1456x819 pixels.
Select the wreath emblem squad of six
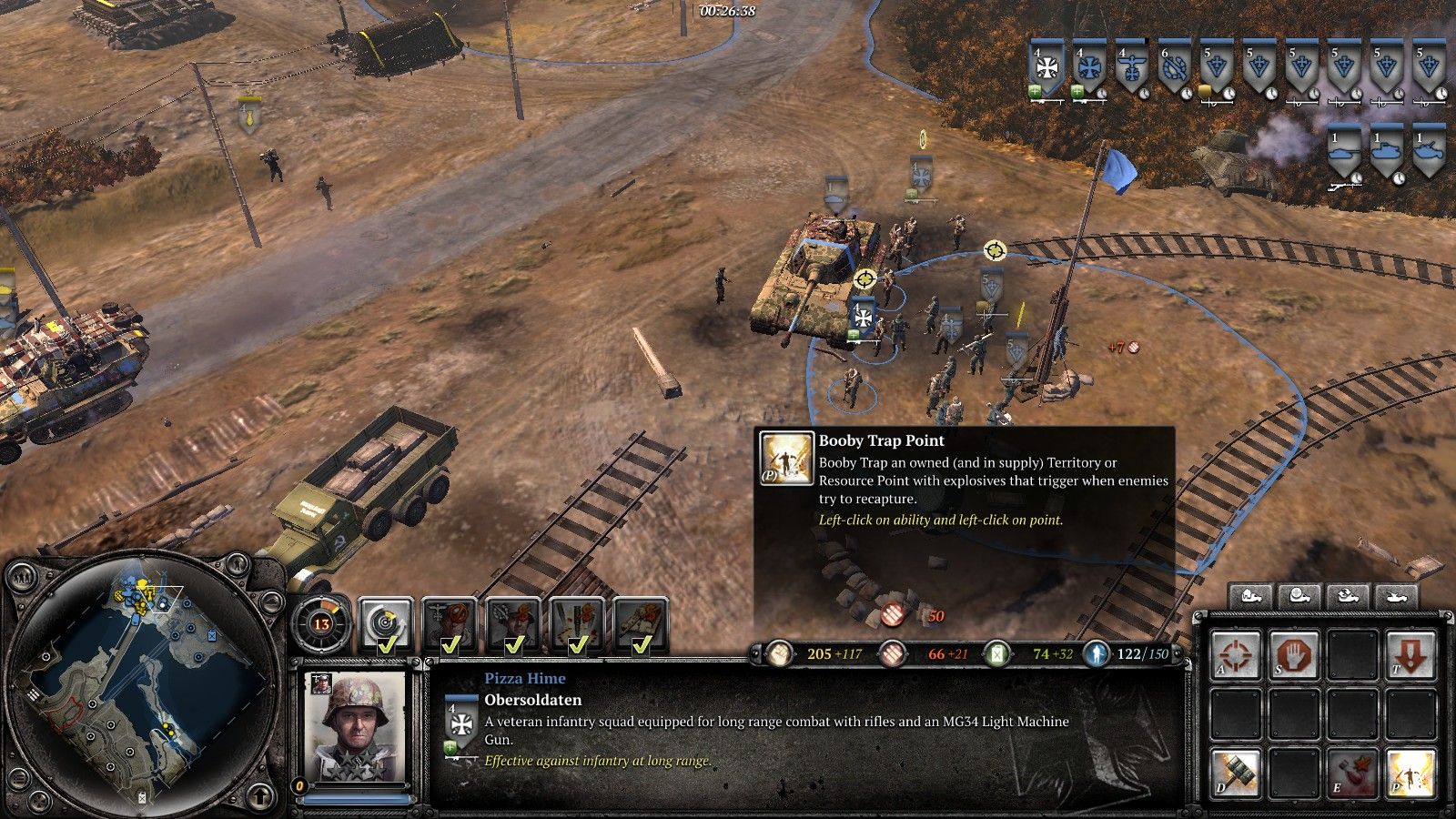click(x=1174, y=69)
